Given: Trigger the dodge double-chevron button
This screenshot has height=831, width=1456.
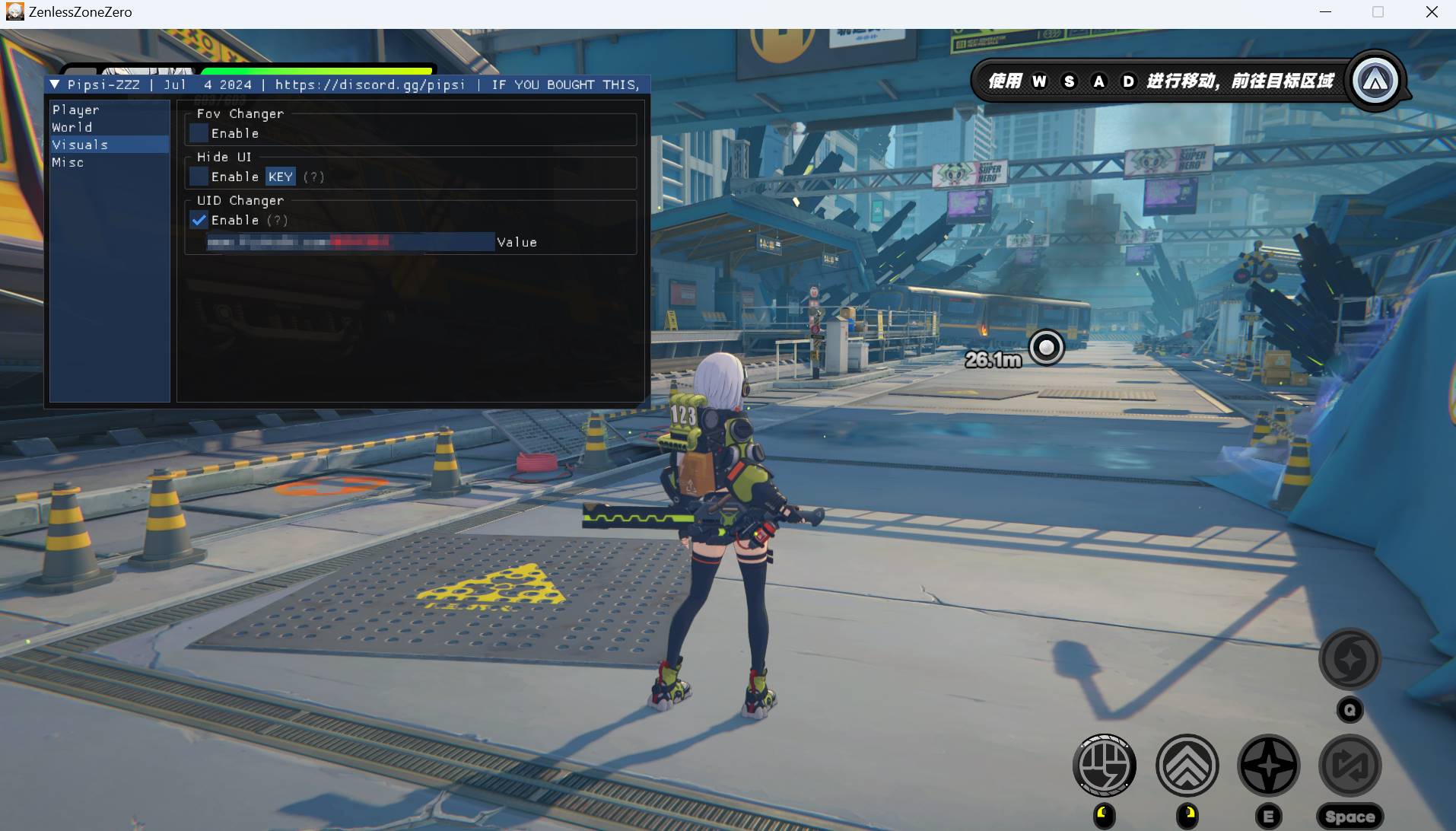Looking at the screenshot, I should point(1187,766).
